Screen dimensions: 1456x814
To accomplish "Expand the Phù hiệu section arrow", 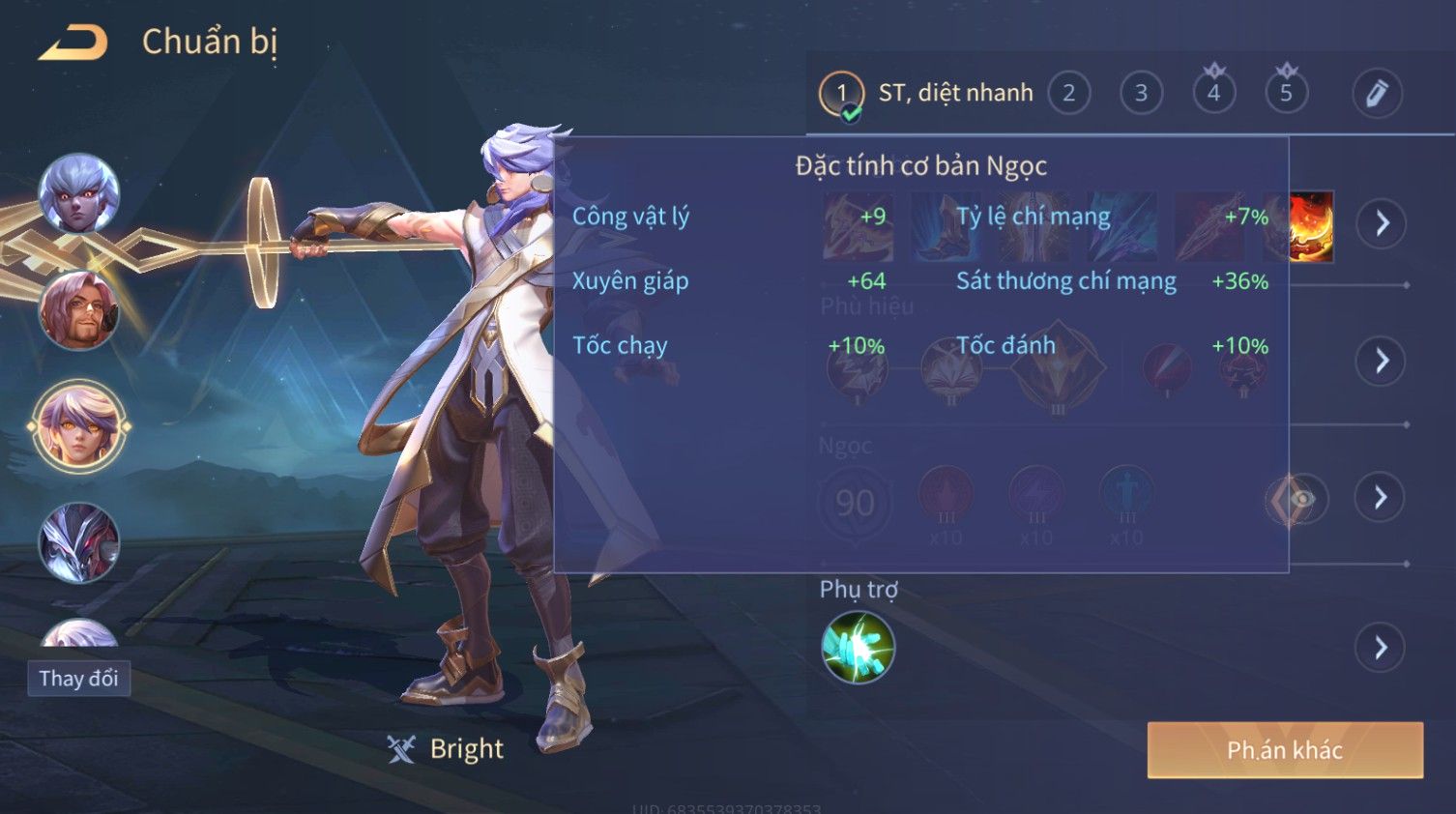I will click(1381, 361).
